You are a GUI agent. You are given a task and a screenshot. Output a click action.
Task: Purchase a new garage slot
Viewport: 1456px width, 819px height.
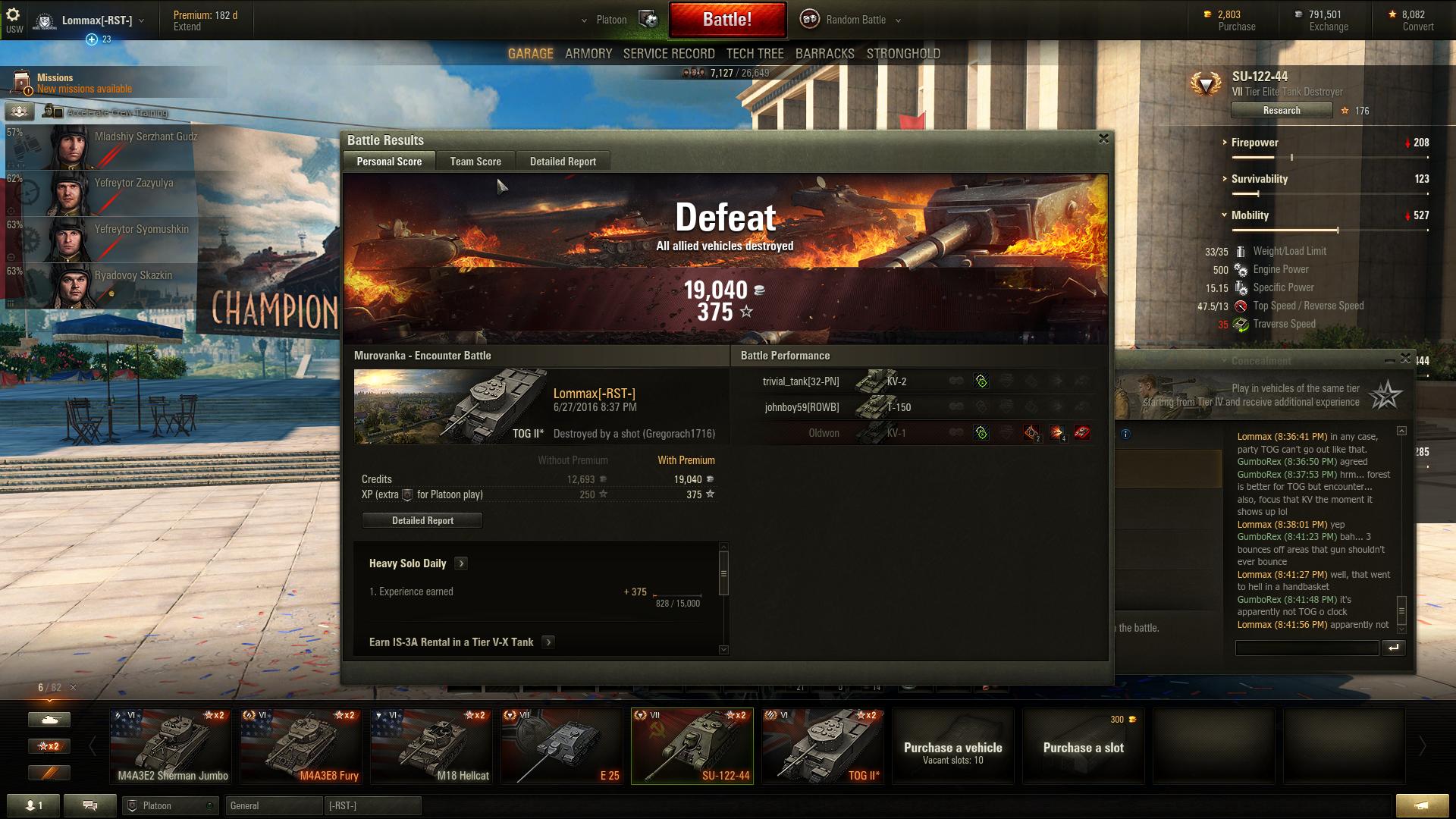(x=1083, y=746)
